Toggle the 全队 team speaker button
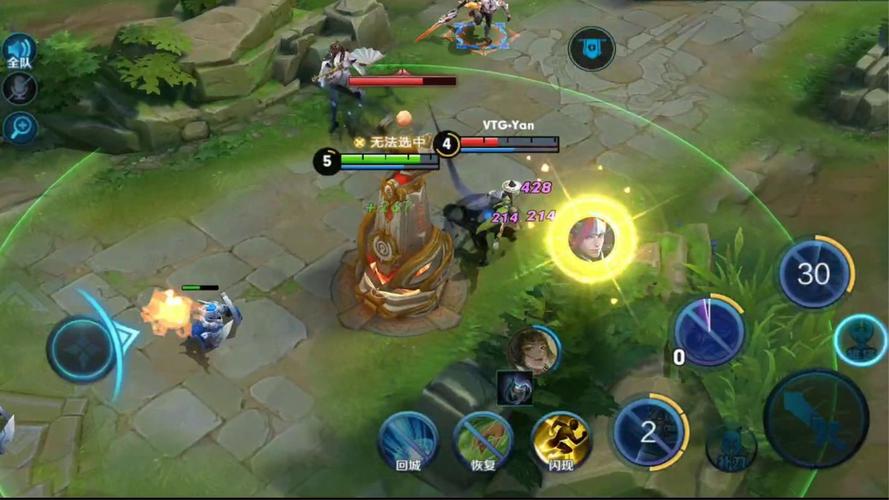Viewport: 889px width, 500px height. pyautogui.click(x=19, y=51)
